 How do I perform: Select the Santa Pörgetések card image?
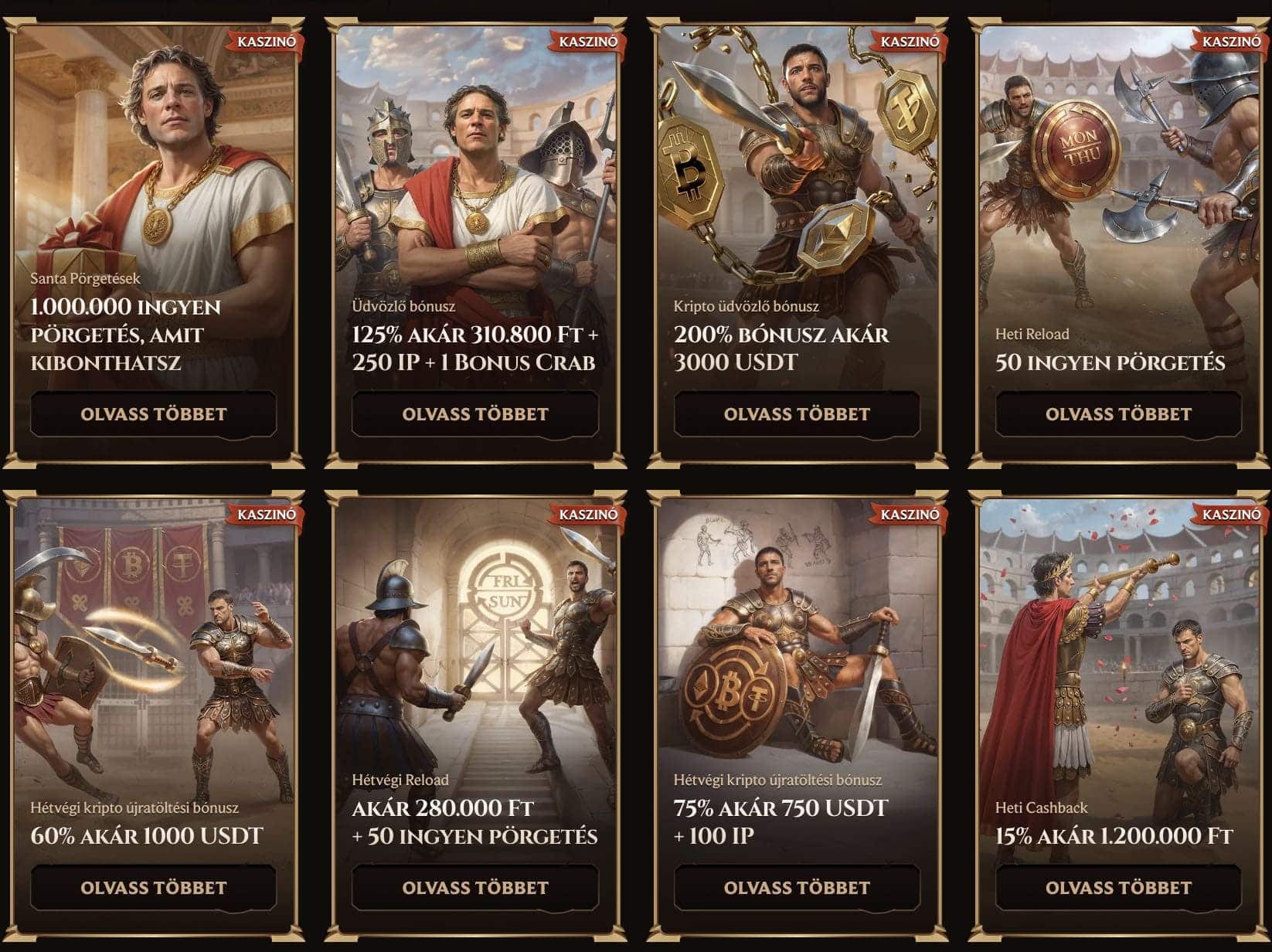[155, 155]
